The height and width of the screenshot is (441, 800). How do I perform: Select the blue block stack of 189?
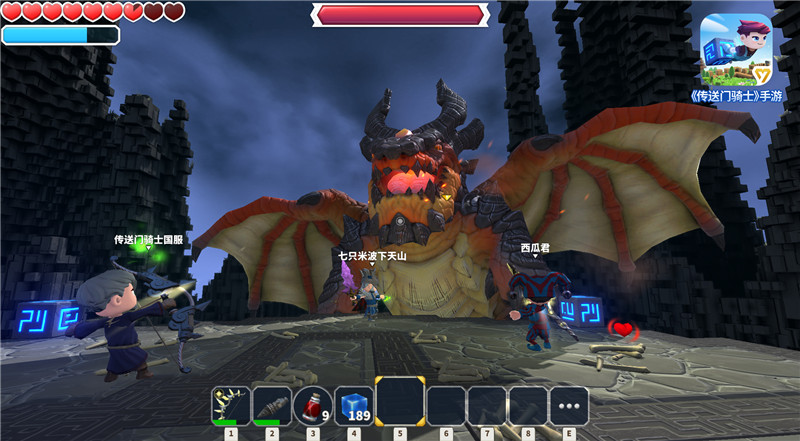coord(354,406)
